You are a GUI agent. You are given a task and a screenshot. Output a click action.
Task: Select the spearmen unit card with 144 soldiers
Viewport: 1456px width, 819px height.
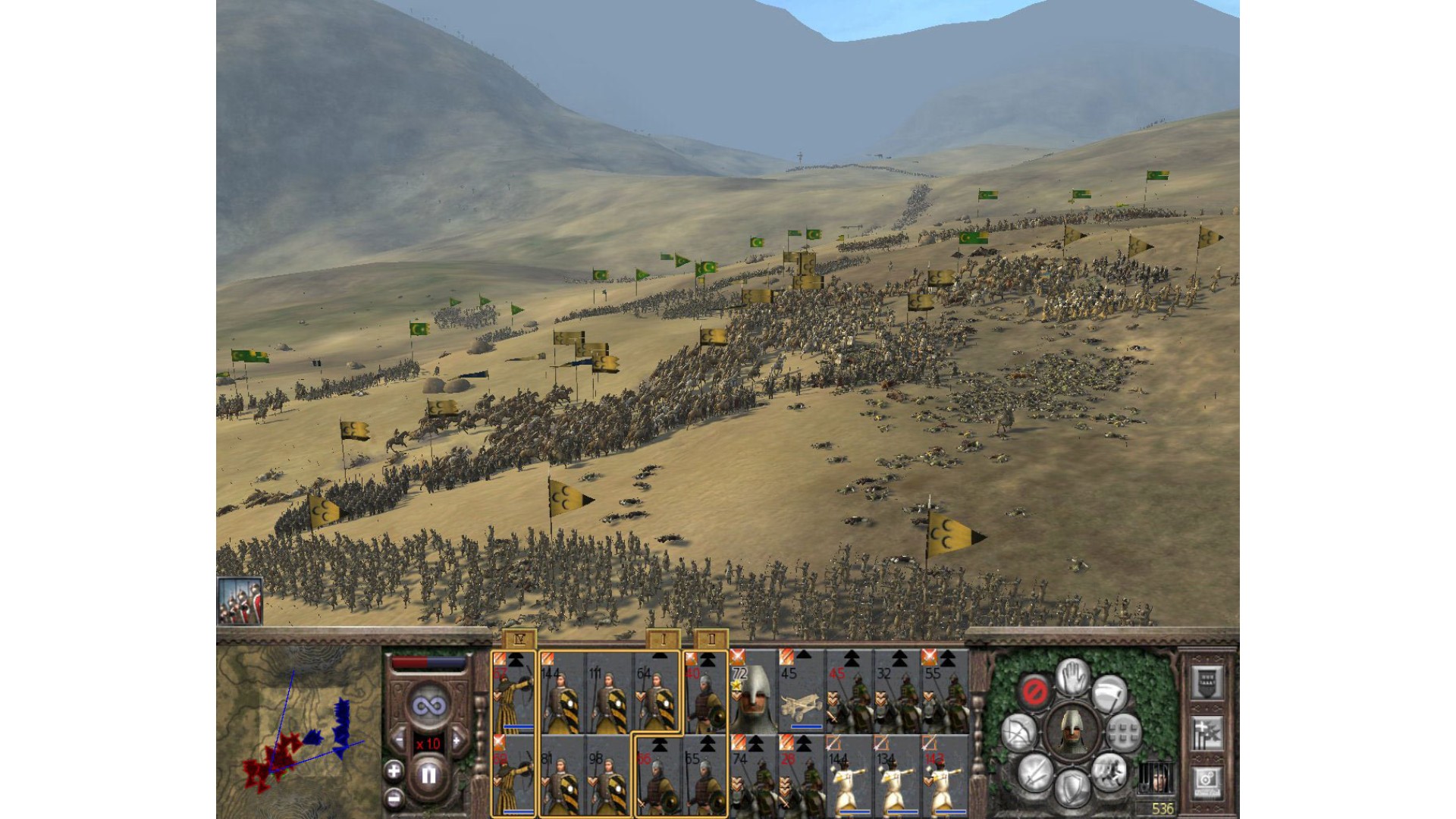562,692
